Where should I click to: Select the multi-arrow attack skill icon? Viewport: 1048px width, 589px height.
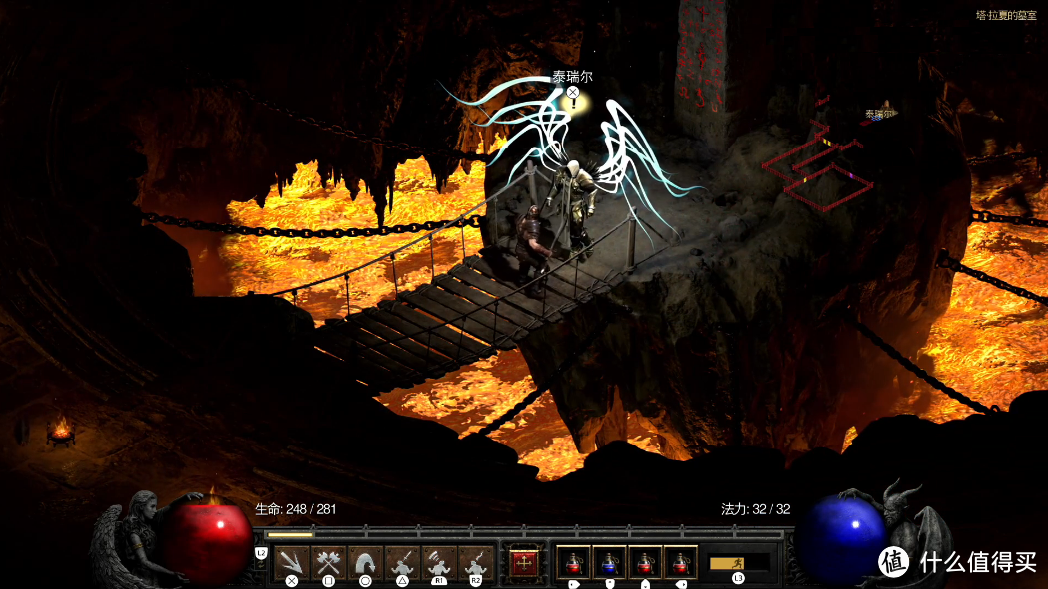292,562
